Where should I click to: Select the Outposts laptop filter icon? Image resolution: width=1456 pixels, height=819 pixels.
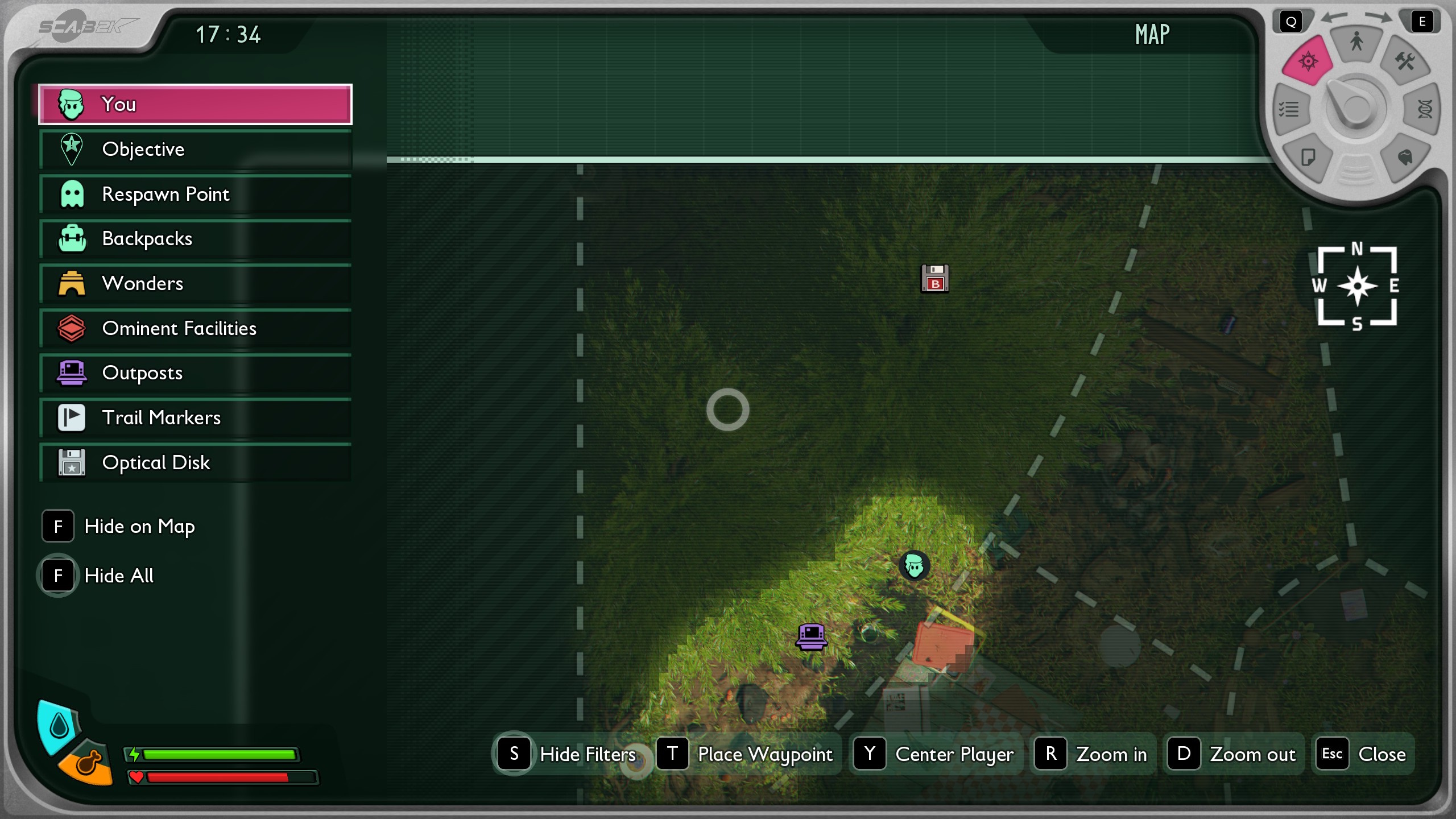[72, 373]
